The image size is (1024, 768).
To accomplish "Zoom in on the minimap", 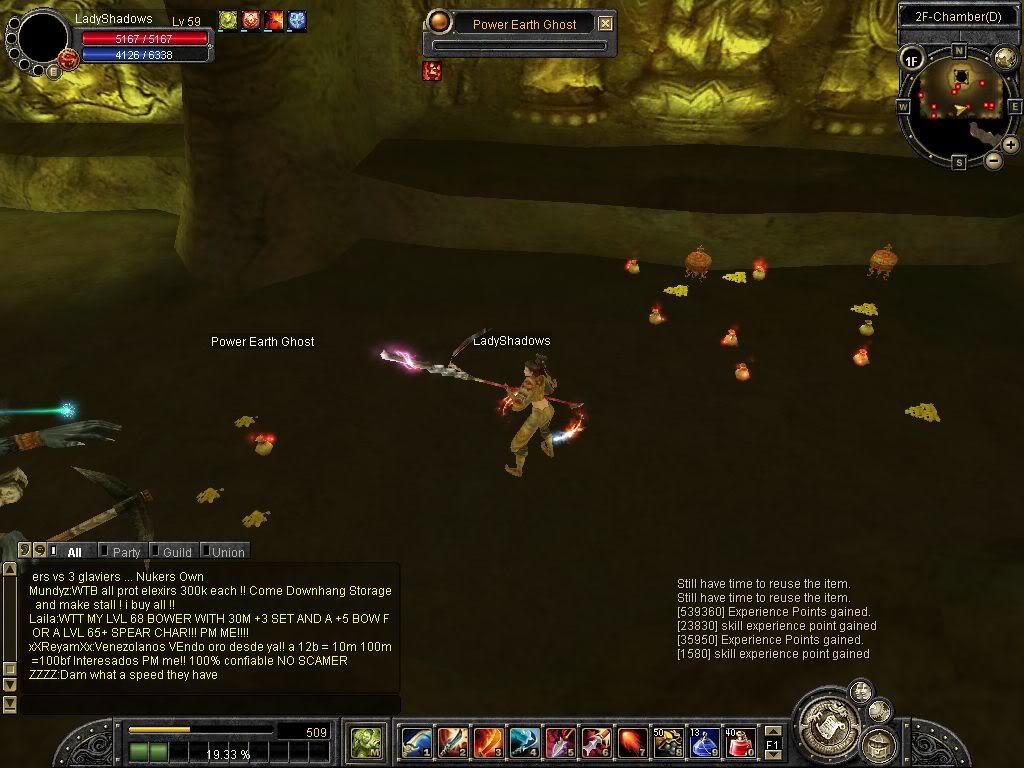I will 1010,145.
